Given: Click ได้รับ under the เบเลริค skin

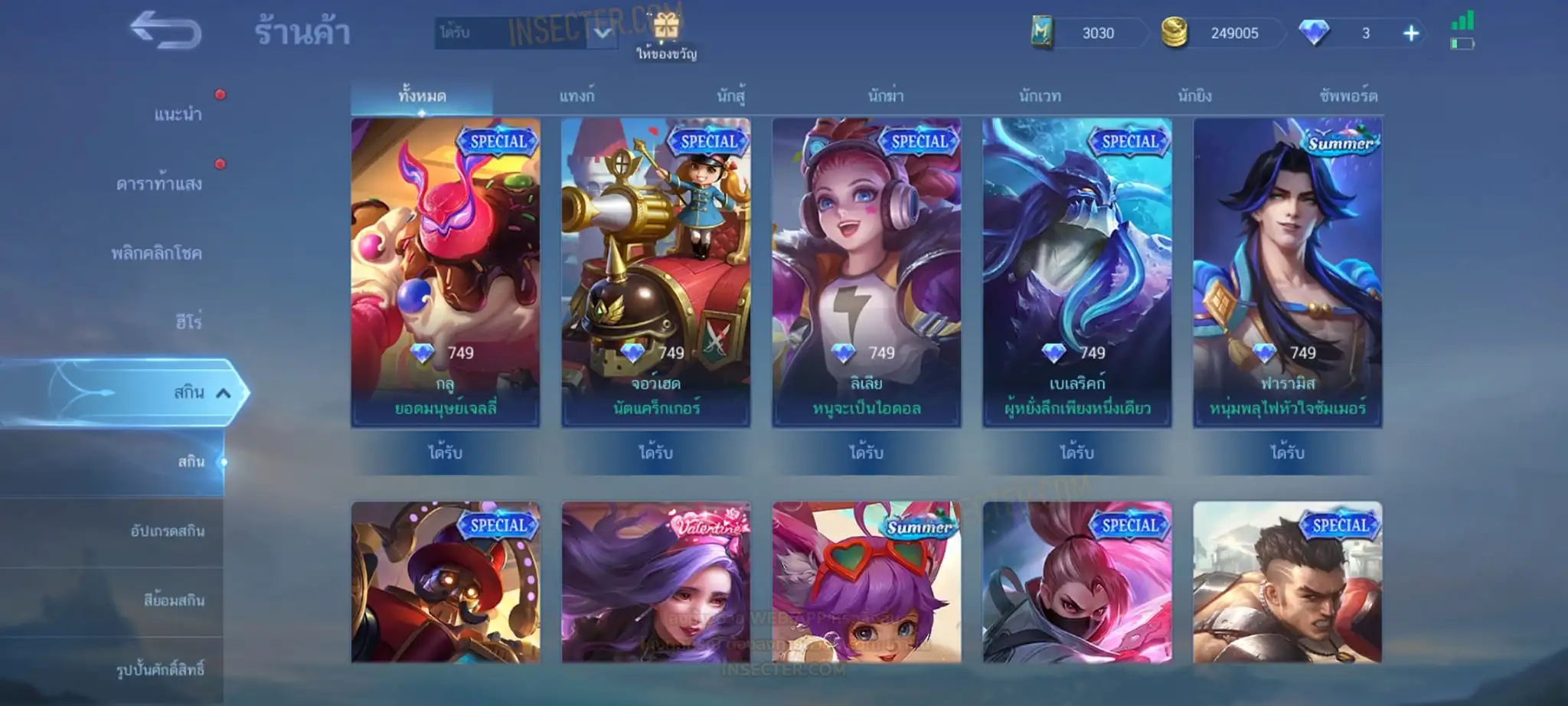Looking at the screenshot, I should (x=1076, y=453).
